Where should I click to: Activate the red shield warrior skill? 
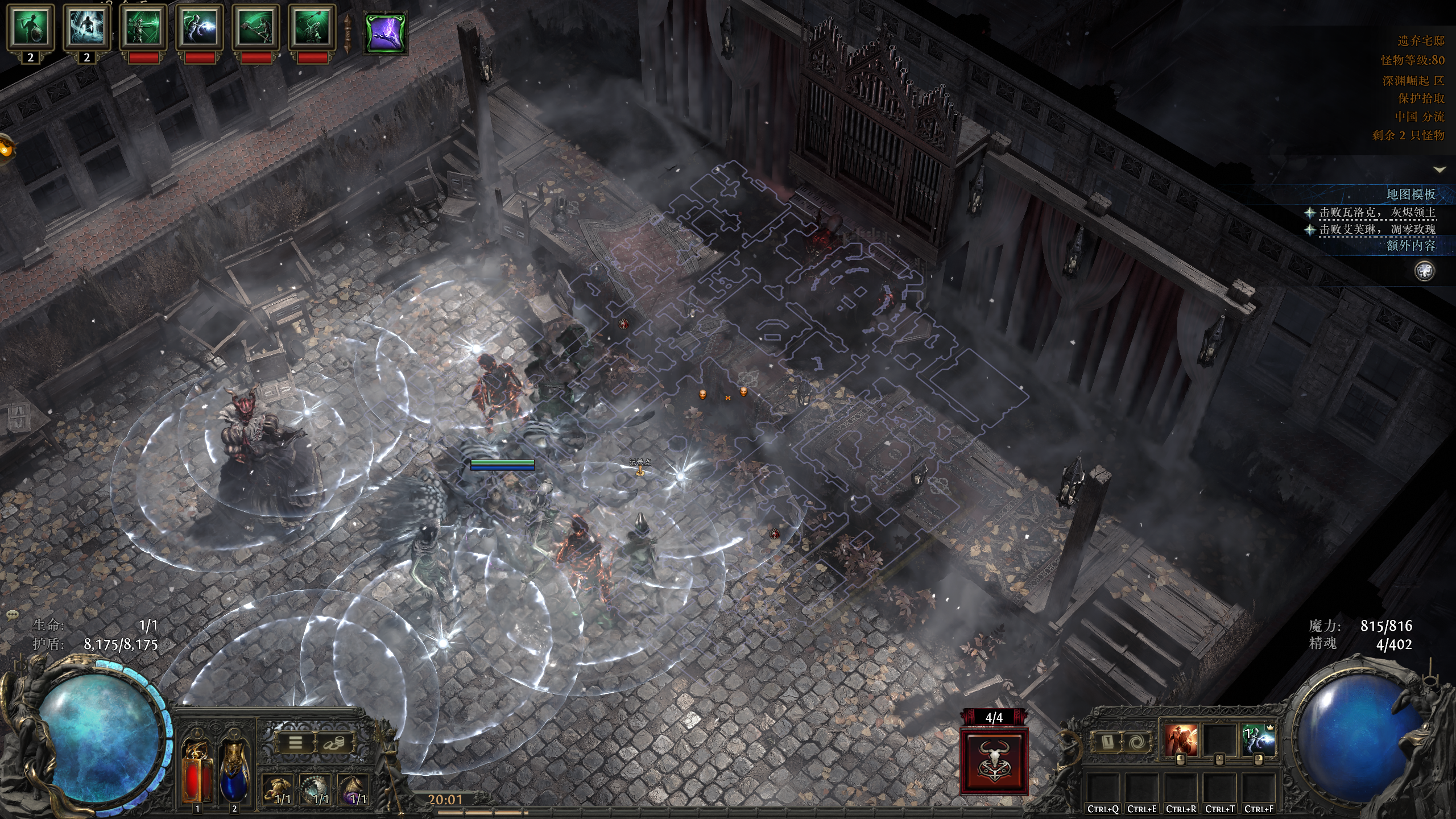click(x=1180, y=741)
